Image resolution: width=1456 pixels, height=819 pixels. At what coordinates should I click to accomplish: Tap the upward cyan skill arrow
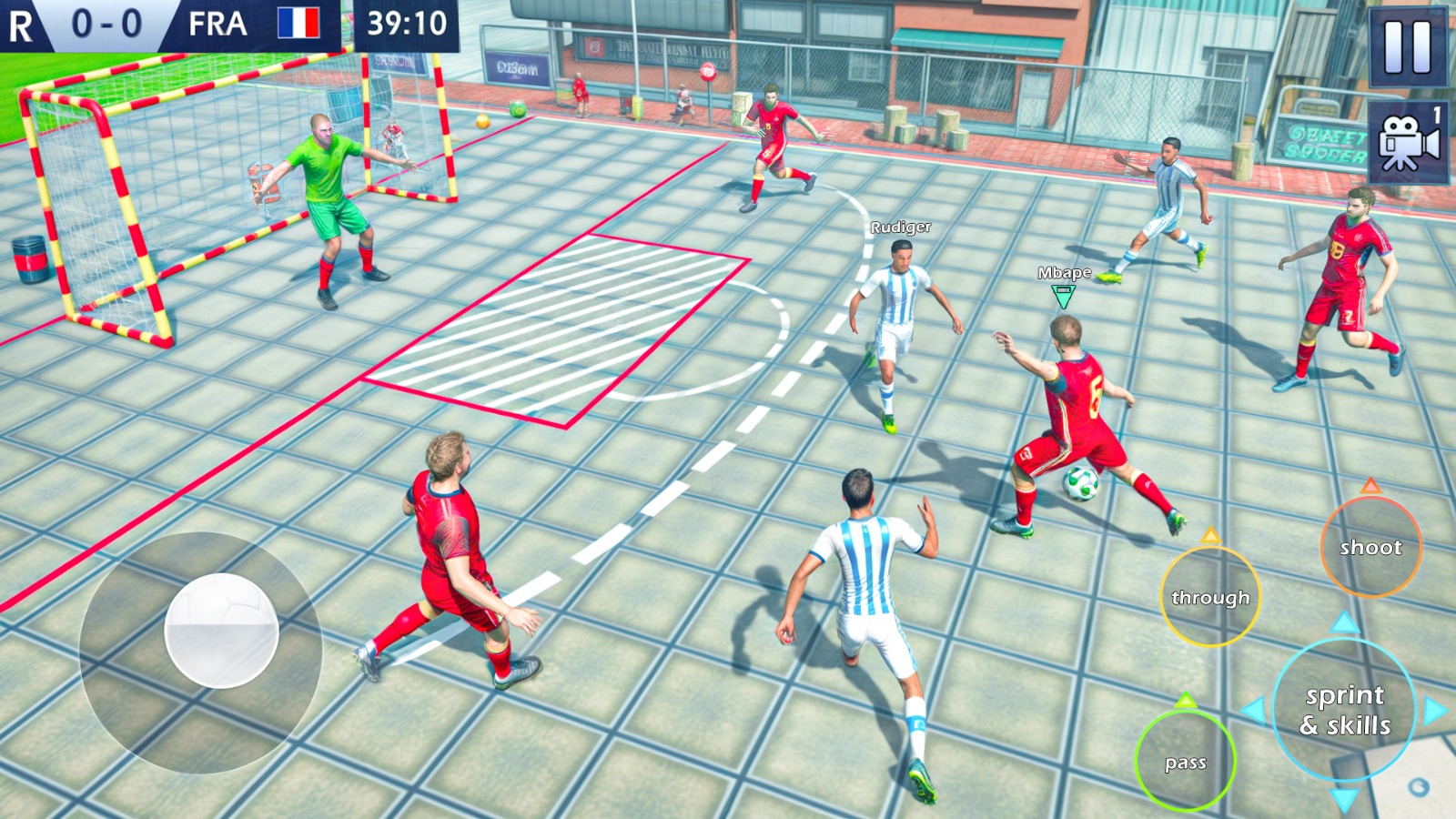coord(1344,622)
